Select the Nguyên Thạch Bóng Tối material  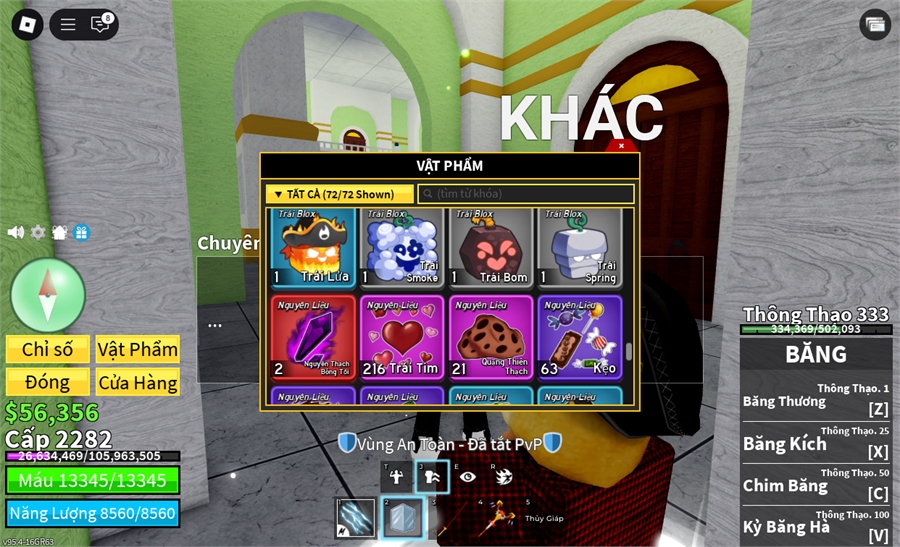point(313,337)
